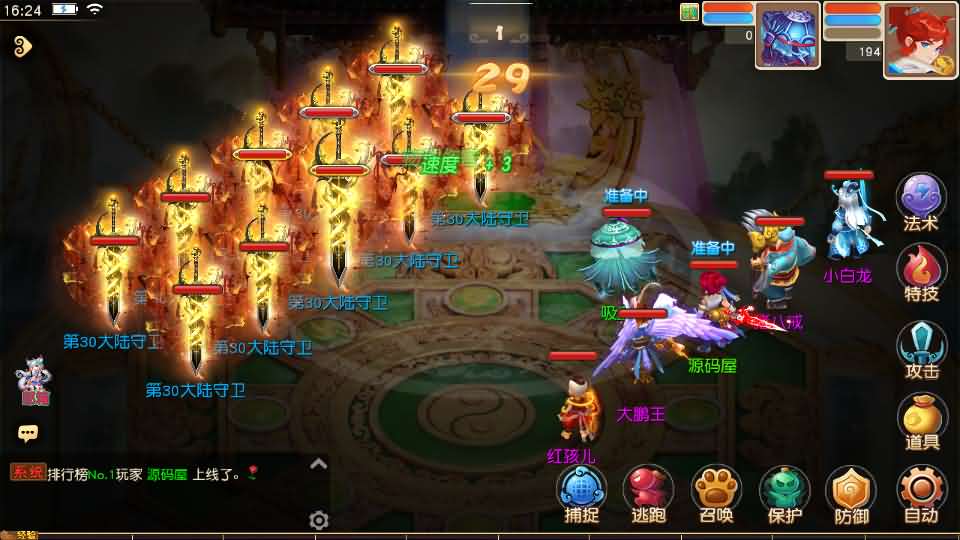
Task: Open the 法术 spell menu
Action: coord(920,201)
